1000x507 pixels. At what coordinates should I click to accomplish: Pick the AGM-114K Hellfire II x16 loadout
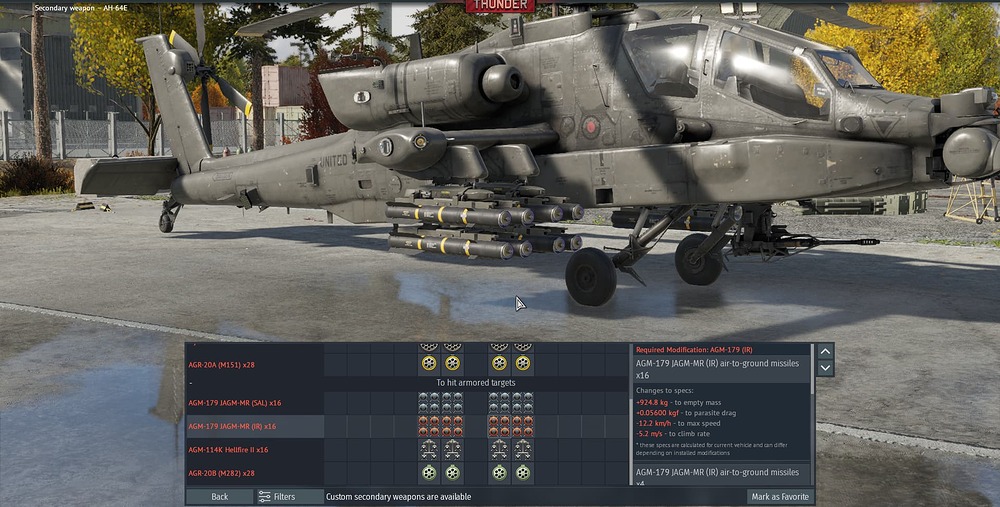[x=228, y=450]
